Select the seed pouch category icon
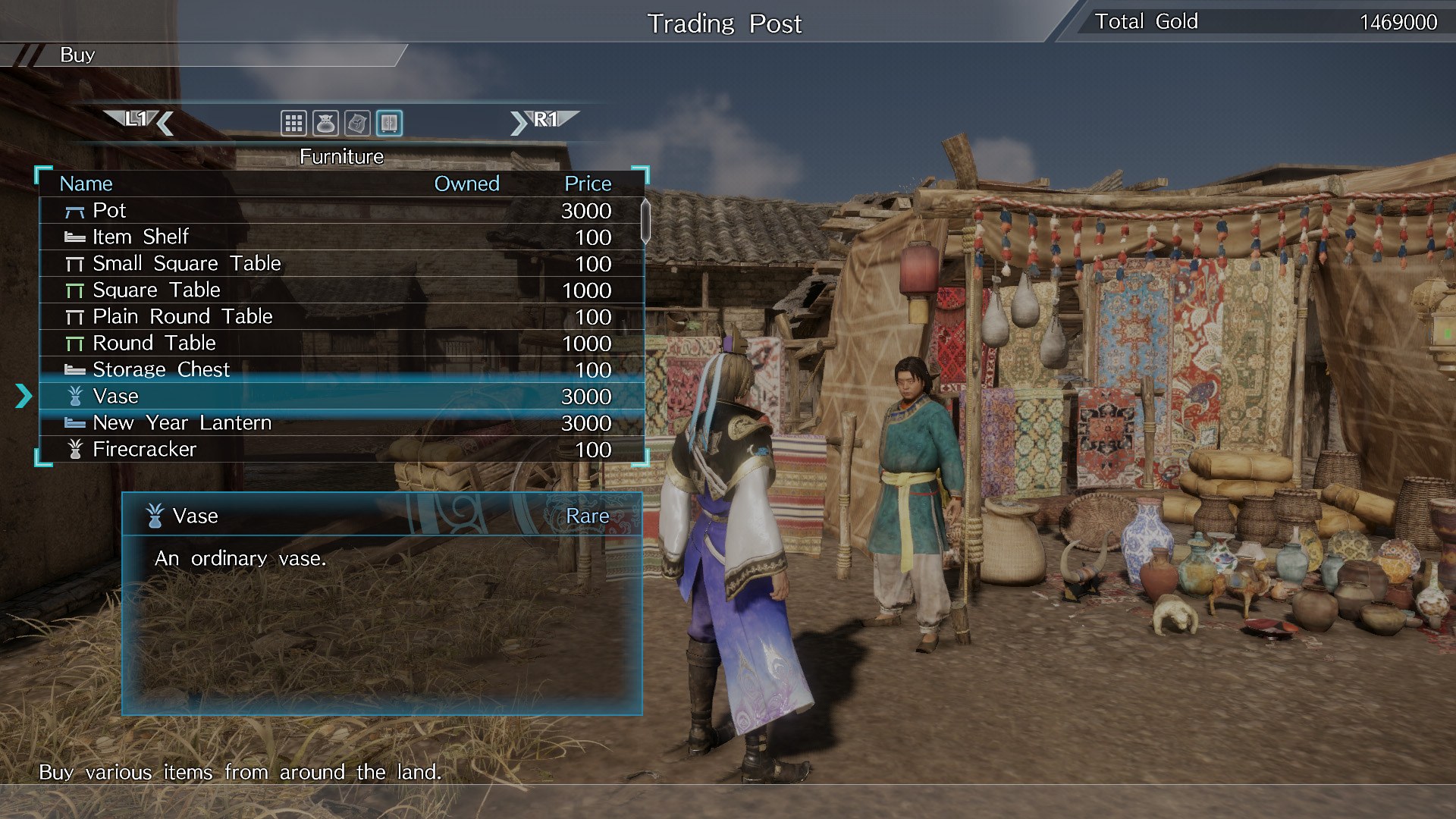The height and width of the screenshot is (819, 1456). (x=357, y=123)
